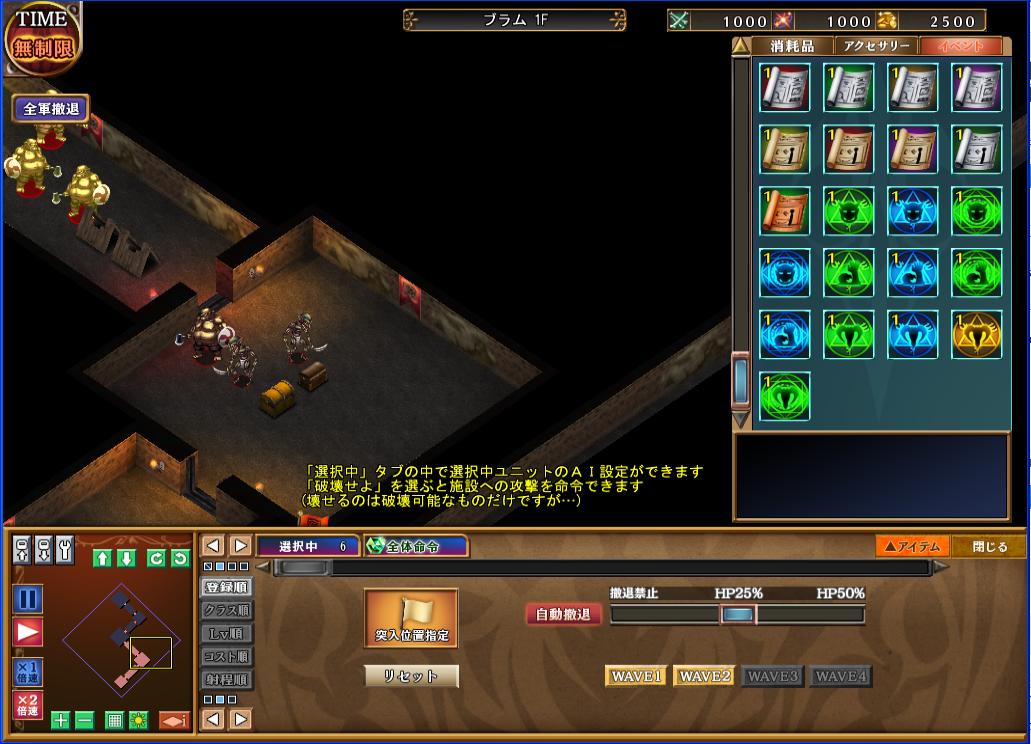Choose WAVE2

point(704,677)
